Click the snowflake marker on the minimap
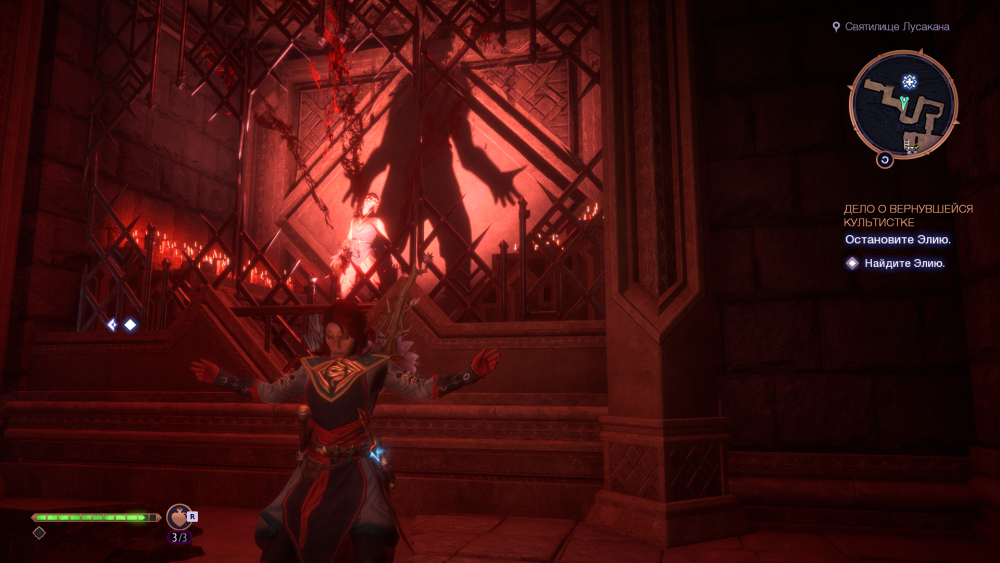The image size is (1000, 563). [x=909, y=81]
